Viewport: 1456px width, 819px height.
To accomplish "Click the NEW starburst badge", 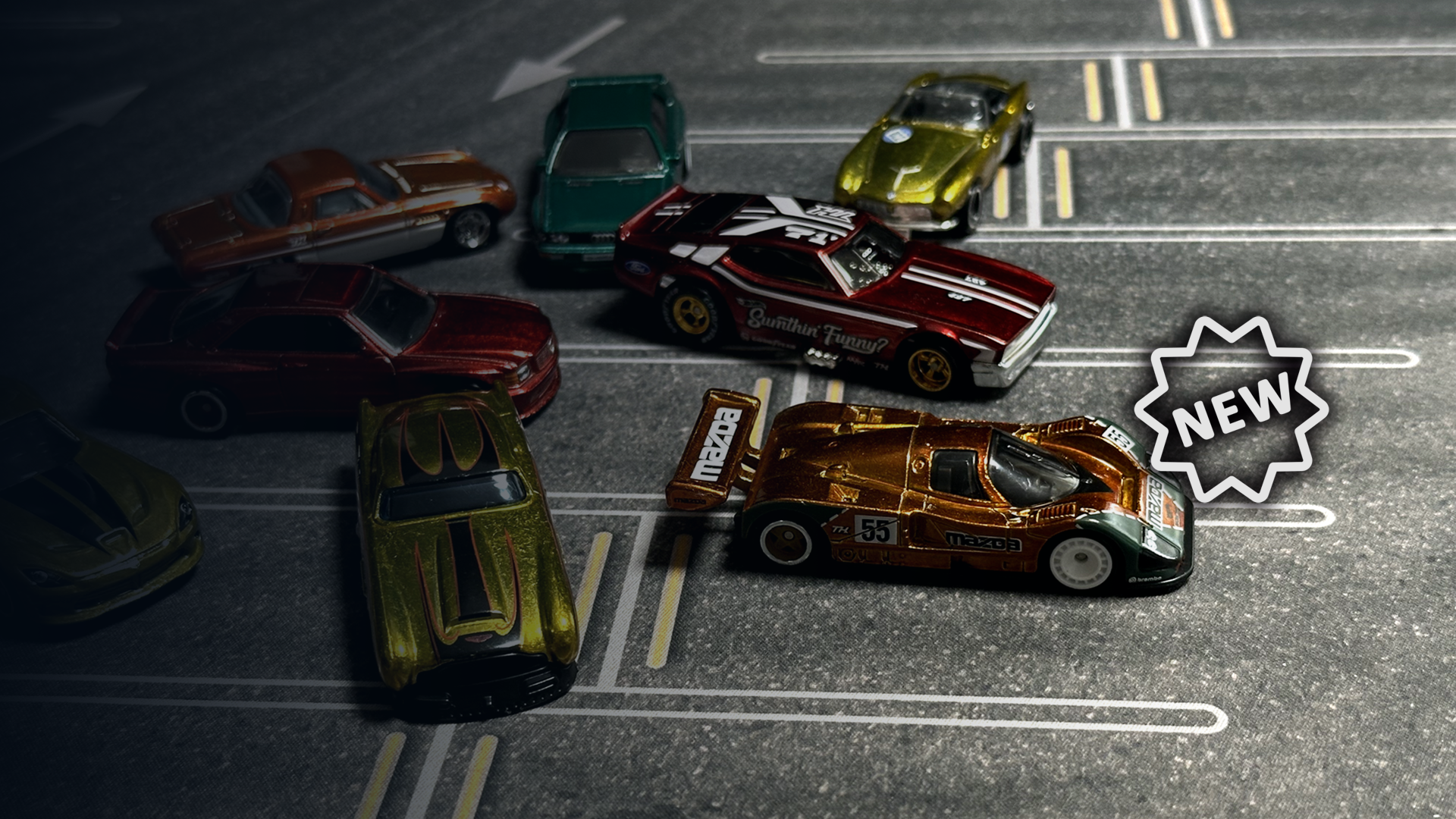I will 1230,408.
